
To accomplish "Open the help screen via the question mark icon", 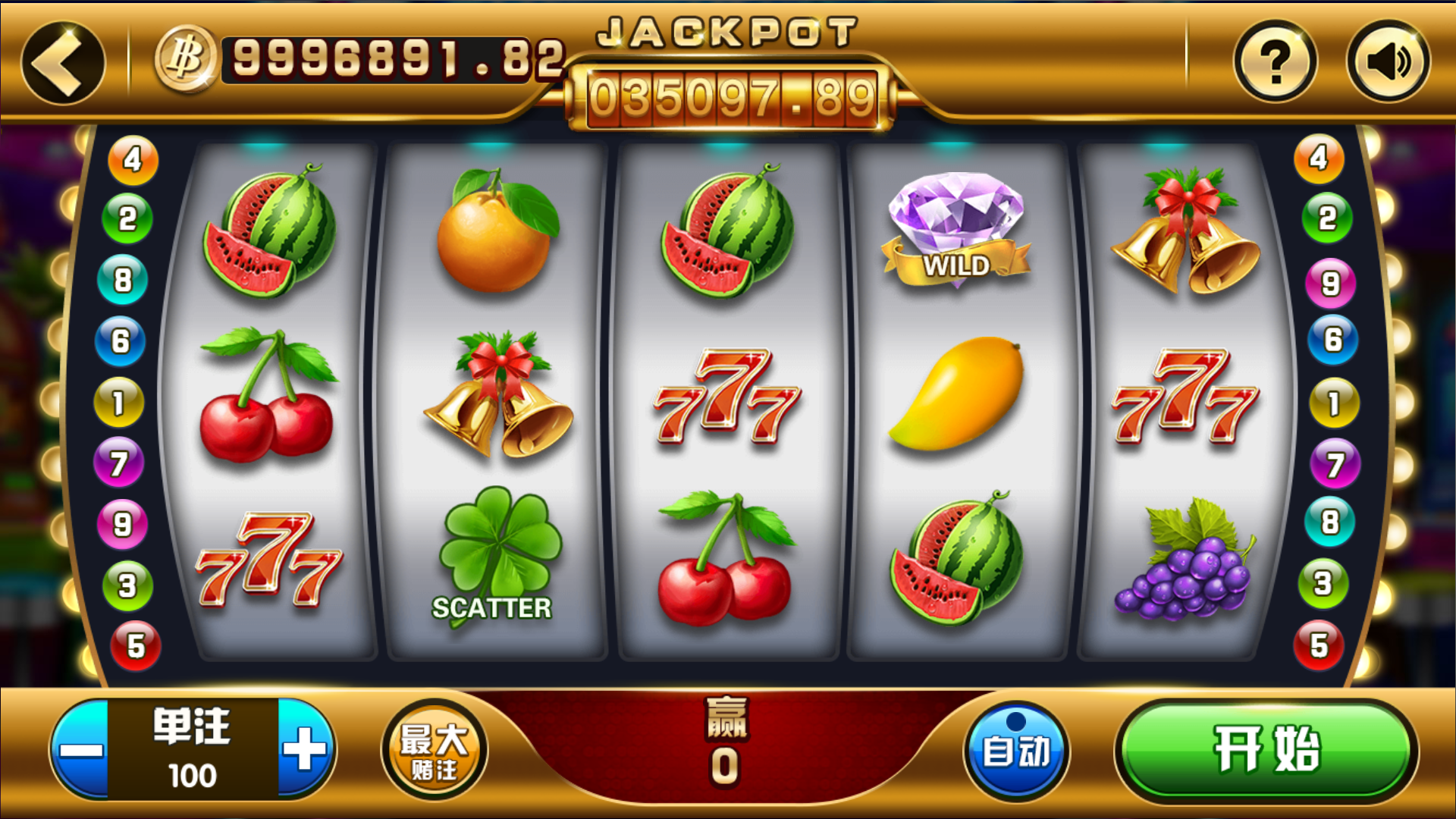I will click(1274, 59).
